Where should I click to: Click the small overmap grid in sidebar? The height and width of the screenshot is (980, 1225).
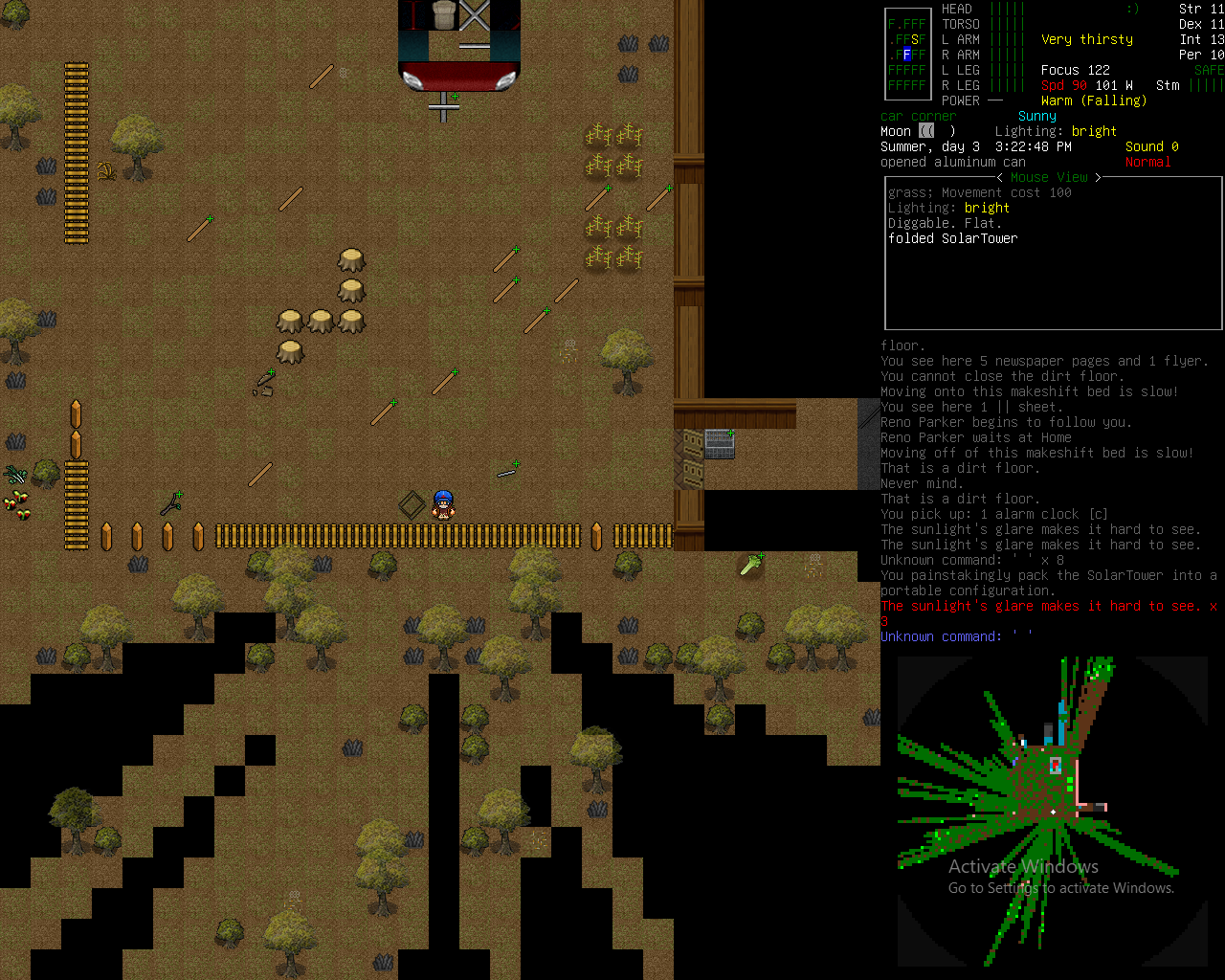(906, 55)
